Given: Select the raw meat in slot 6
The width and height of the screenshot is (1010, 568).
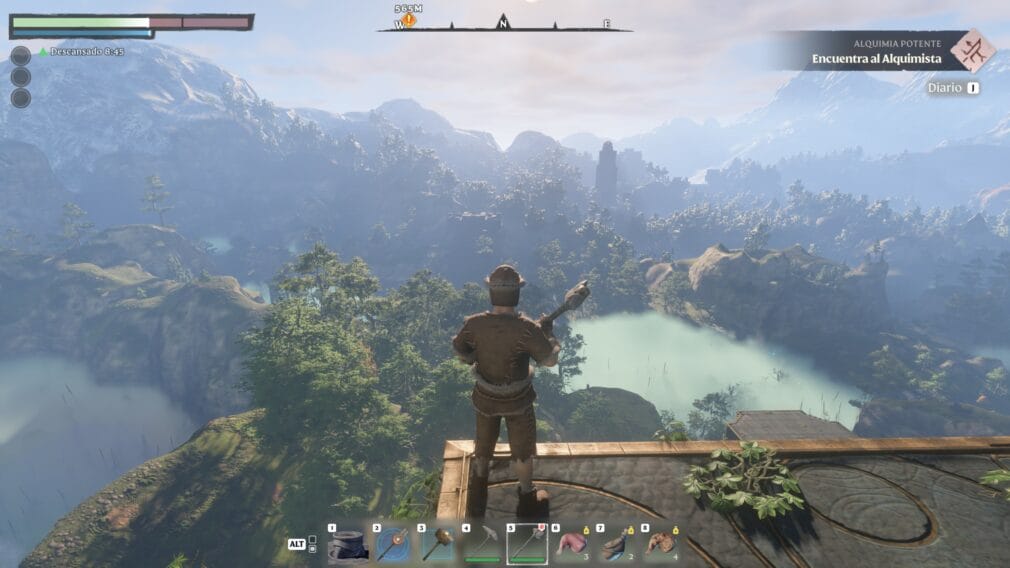Looking at the screenshot, I should (572, 544).
